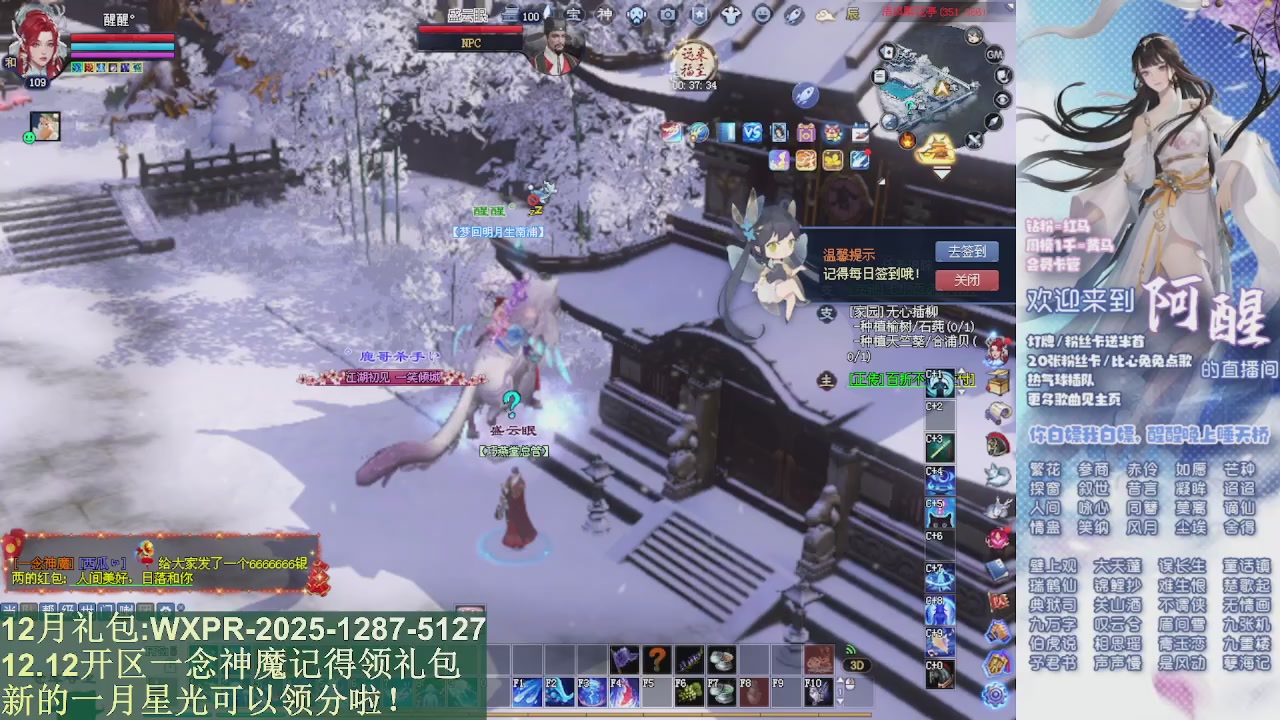Image resolution: width=1280 pixels, height=720 pixels.
Task: Toggle the mouse control icon beside the hotbar
Action: 849,682
